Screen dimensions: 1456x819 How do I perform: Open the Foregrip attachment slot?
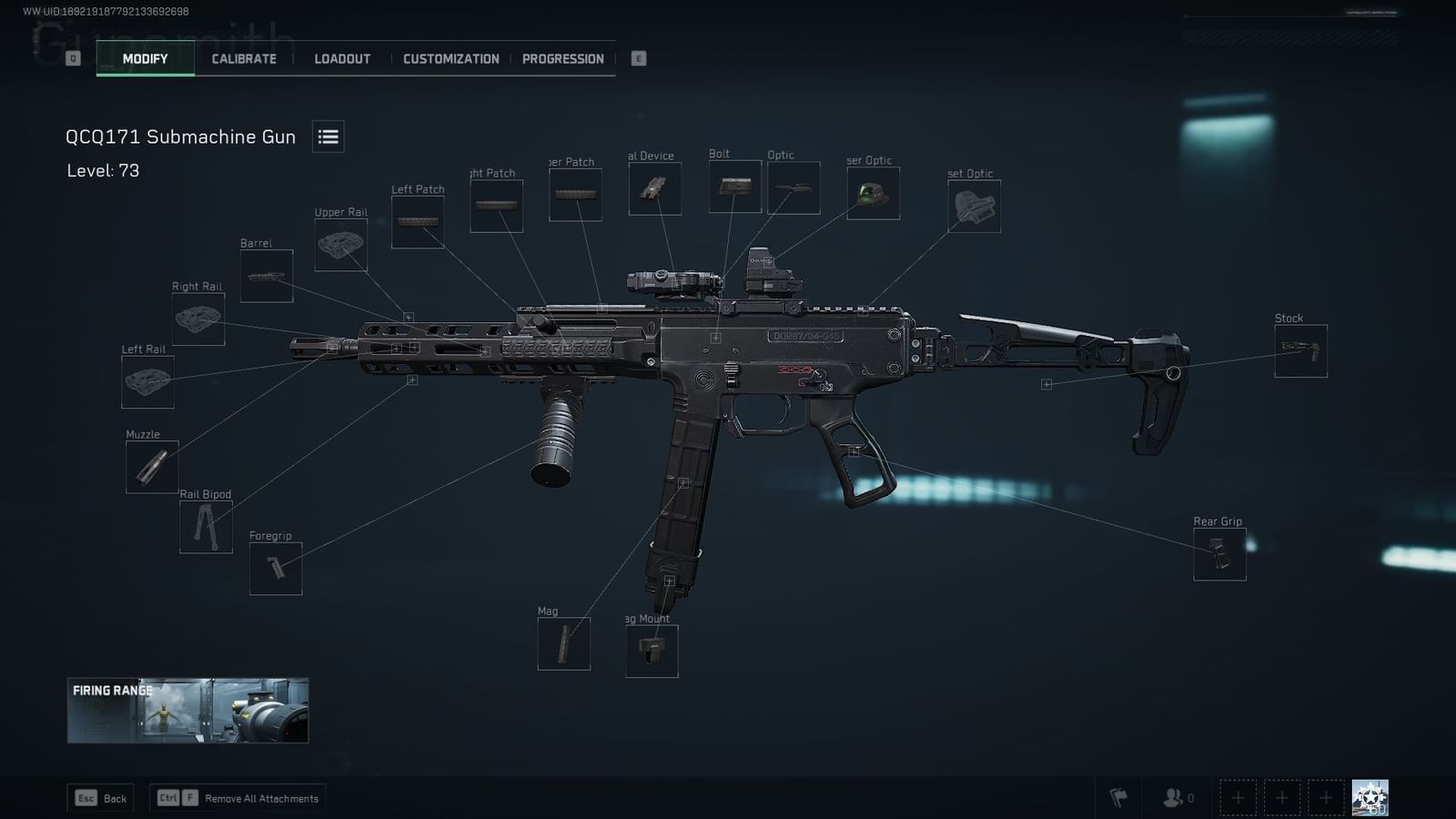(276, 568)
